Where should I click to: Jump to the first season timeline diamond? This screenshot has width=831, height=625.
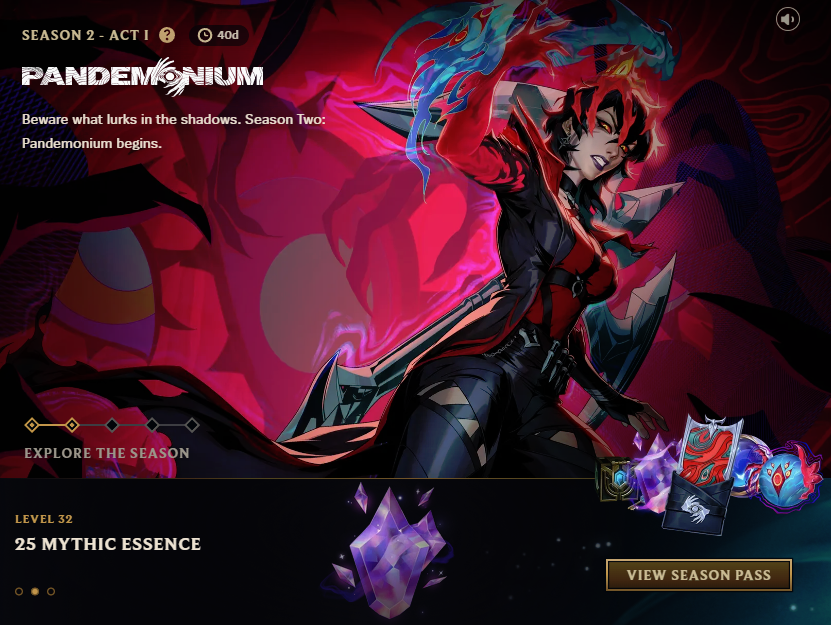click(x=32, y=425)
